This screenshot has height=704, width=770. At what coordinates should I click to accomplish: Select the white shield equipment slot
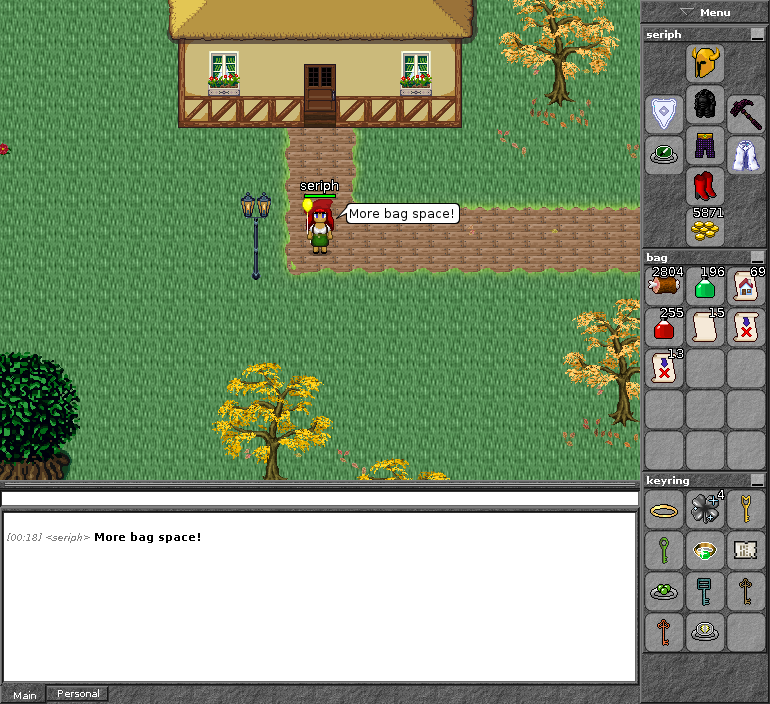tap(664, 113)
